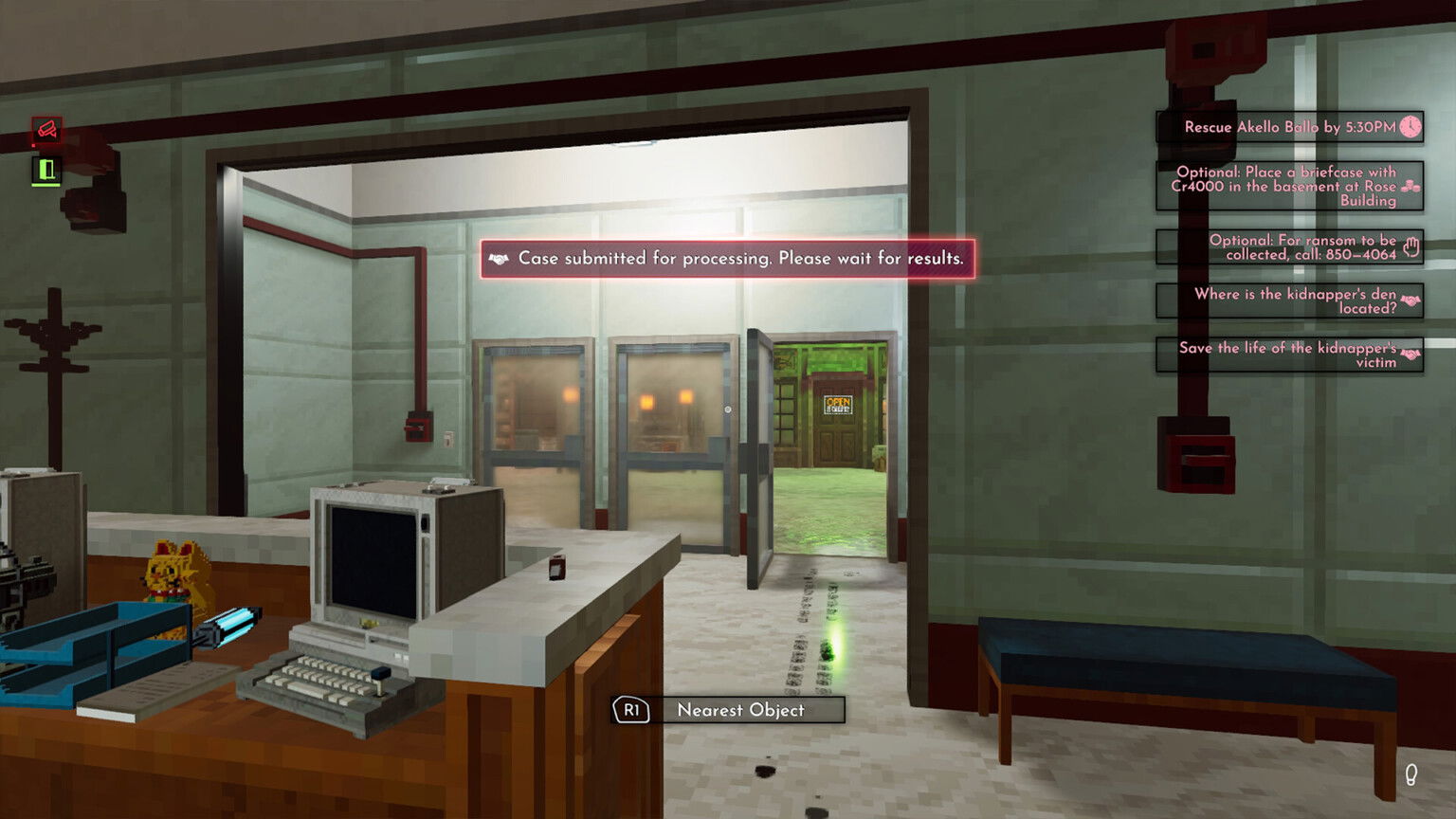Image resolution: width=1456 pixels, height=819 pixels.
Task: Select the 'Optional: Place a briefcase' objective entry
Action: pyautogui.click(x=1284, y=188)
